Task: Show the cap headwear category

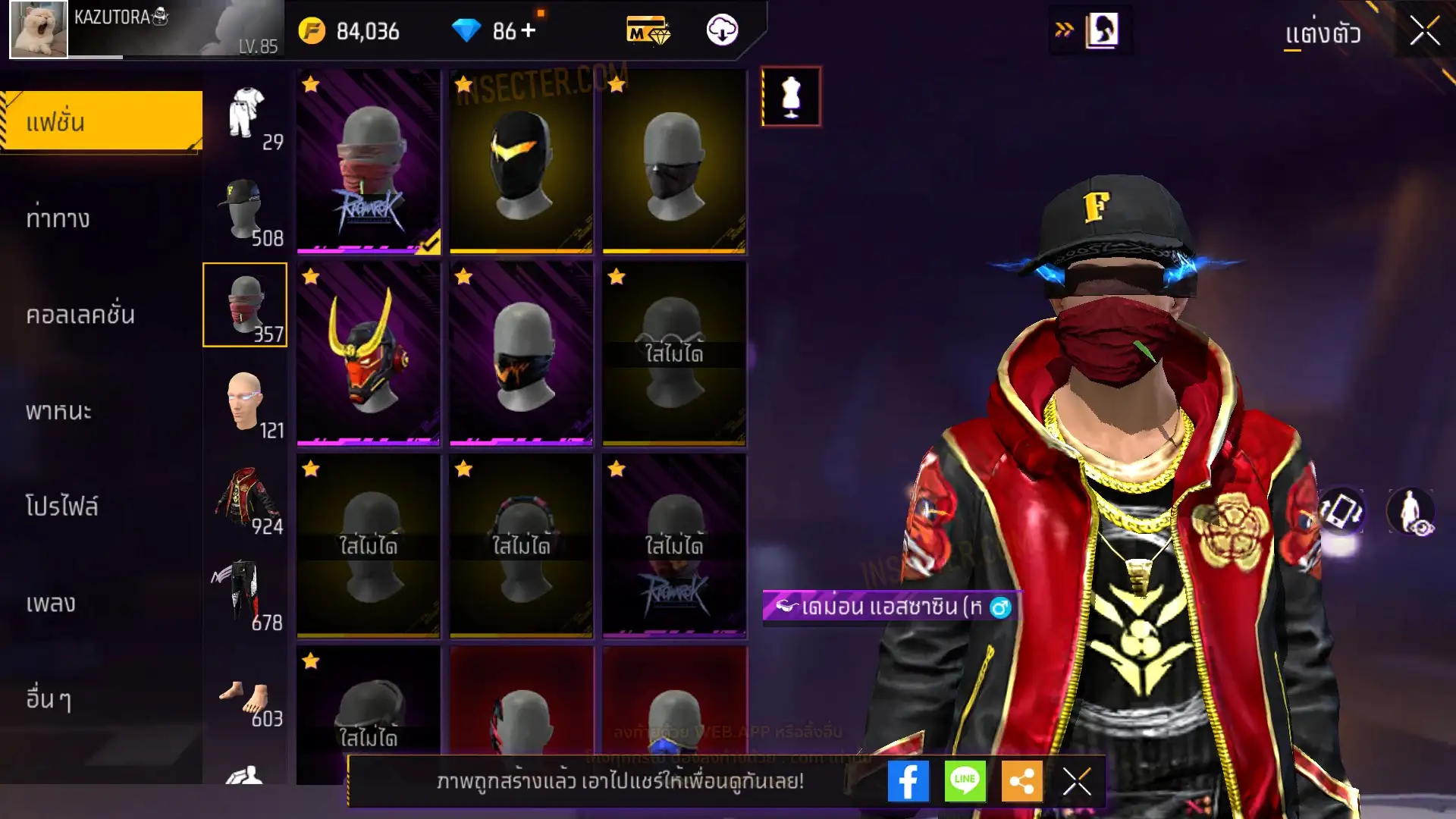Action: click(x=245, y=210)
